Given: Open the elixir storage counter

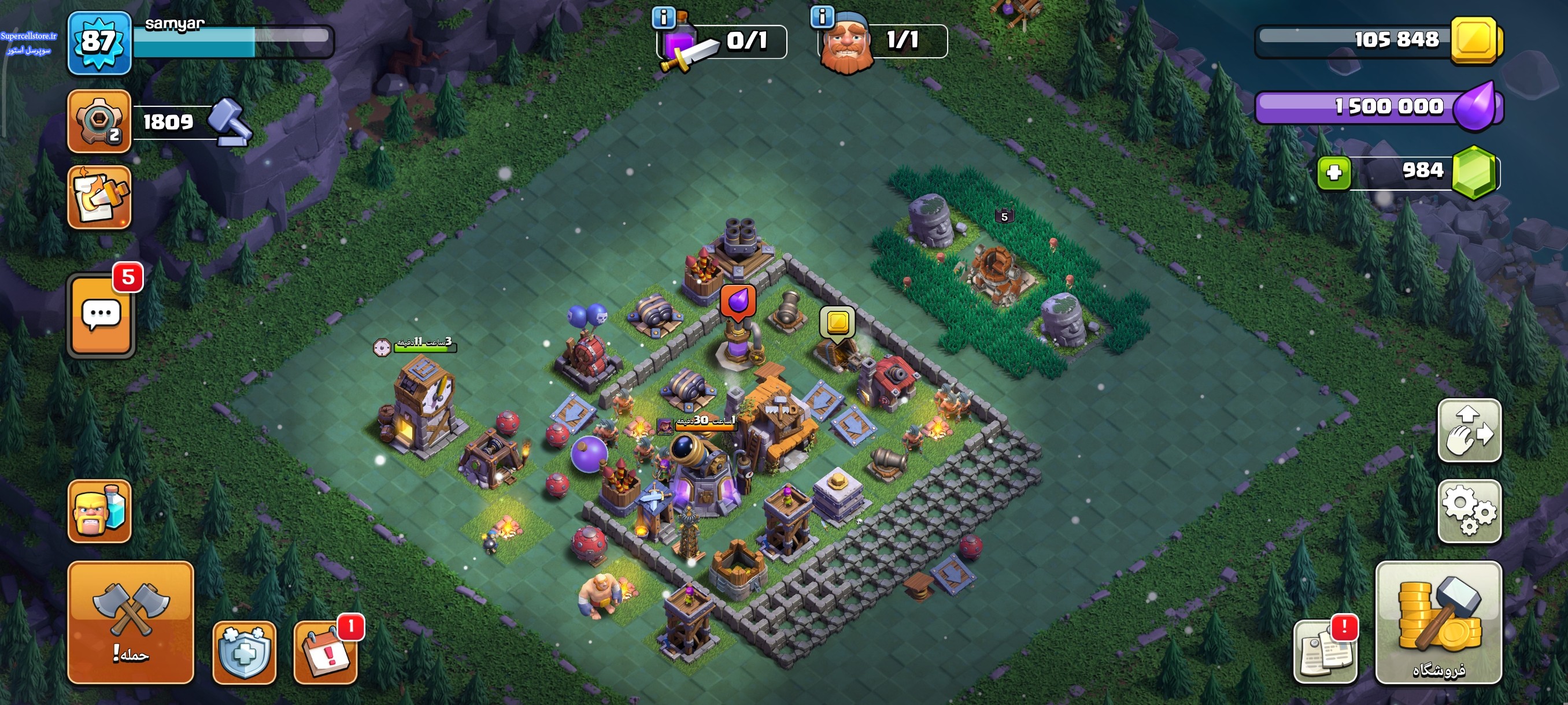Looking at the screenshot, I should [x=1379, y=107].
